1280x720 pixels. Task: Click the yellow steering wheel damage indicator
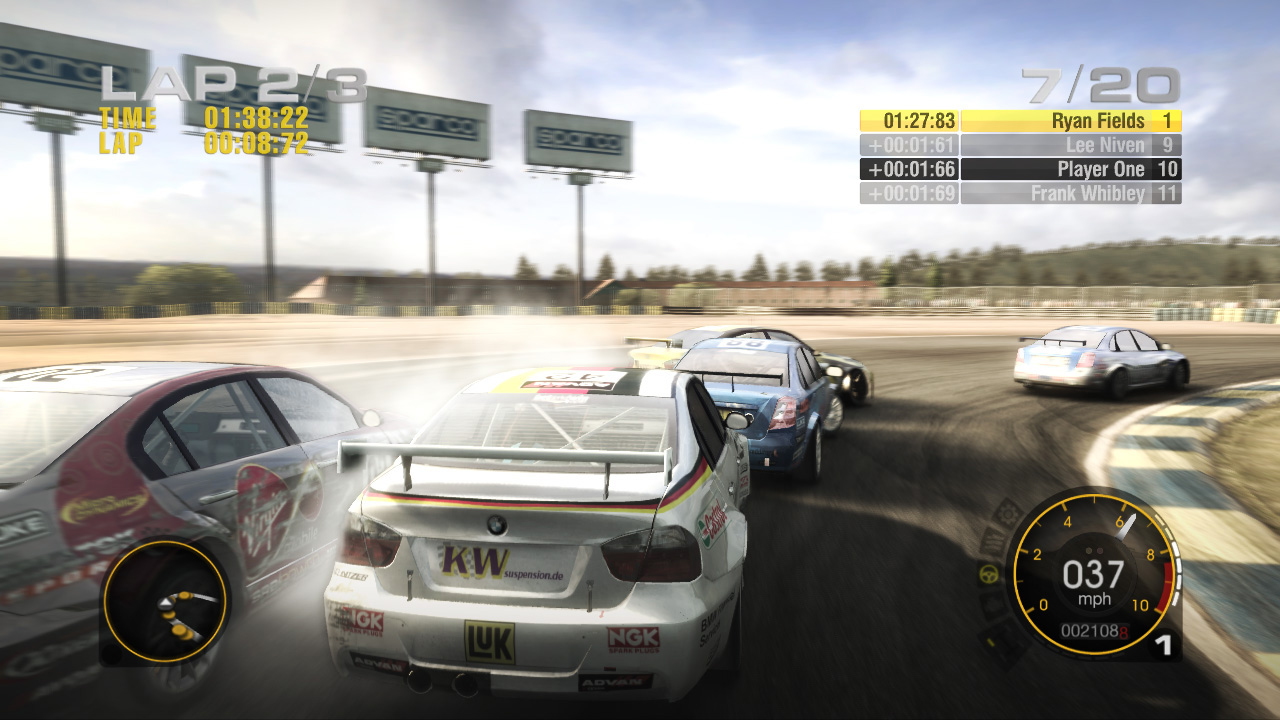[988, 574]
